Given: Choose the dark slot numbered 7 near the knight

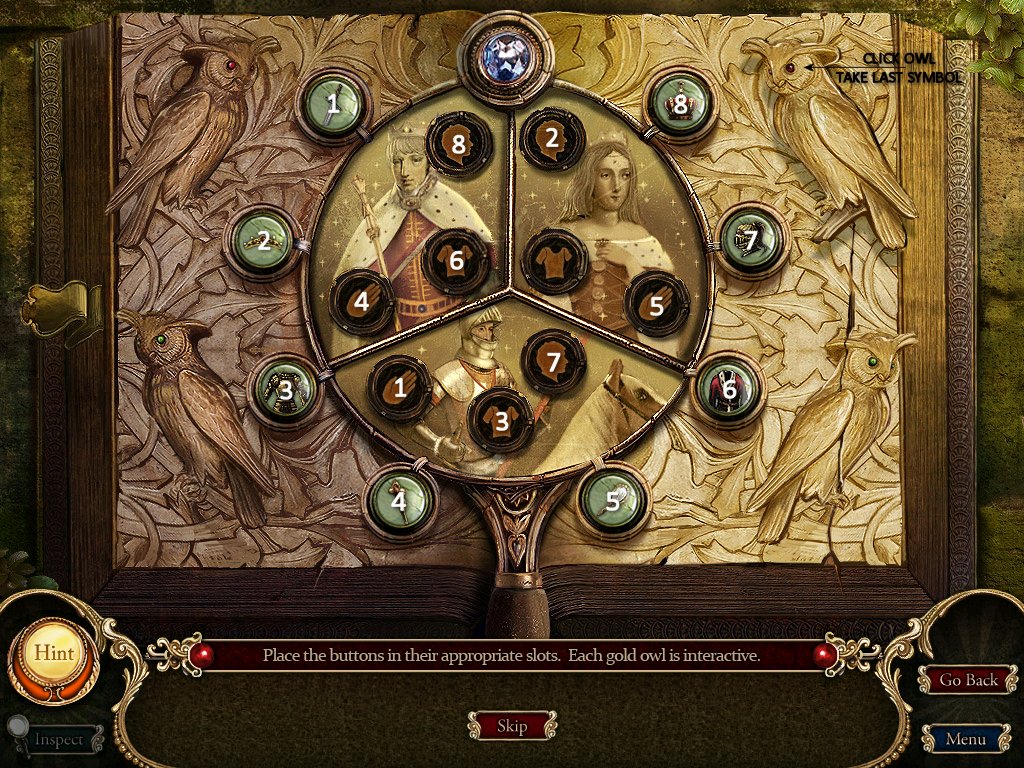Looking at the screenshot, I should tap(553, 361).
